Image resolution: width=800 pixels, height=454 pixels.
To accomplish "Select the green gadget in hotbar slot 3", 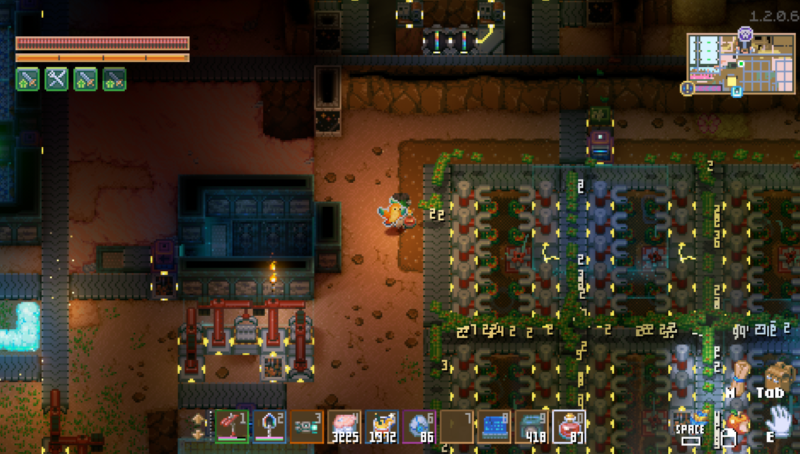I will click(x=307, y=426).
